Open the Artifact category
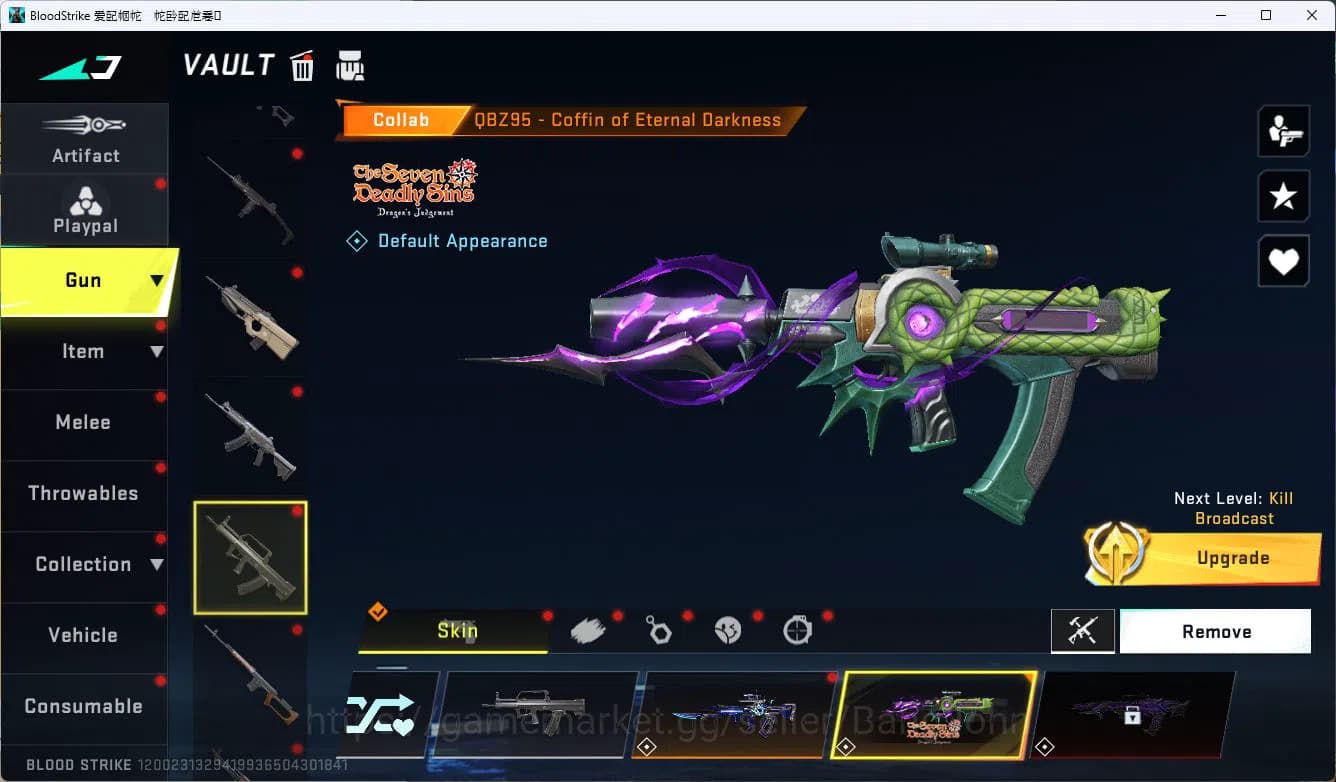 tap(85, 140)
